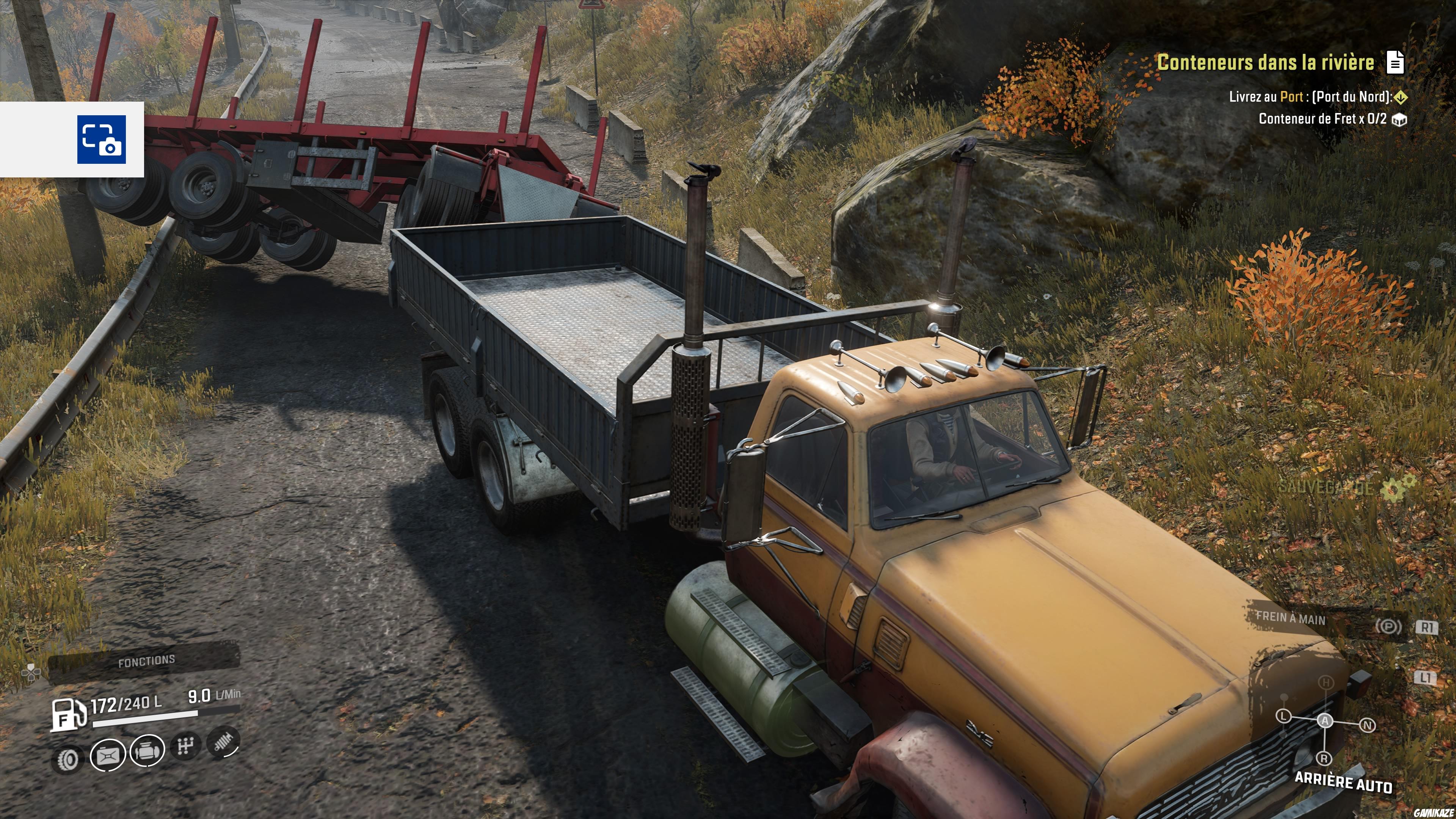Click the mission document icon
Viewport: 1456px width, 819px height.
pyautogui.click(x=1395, y=62)
